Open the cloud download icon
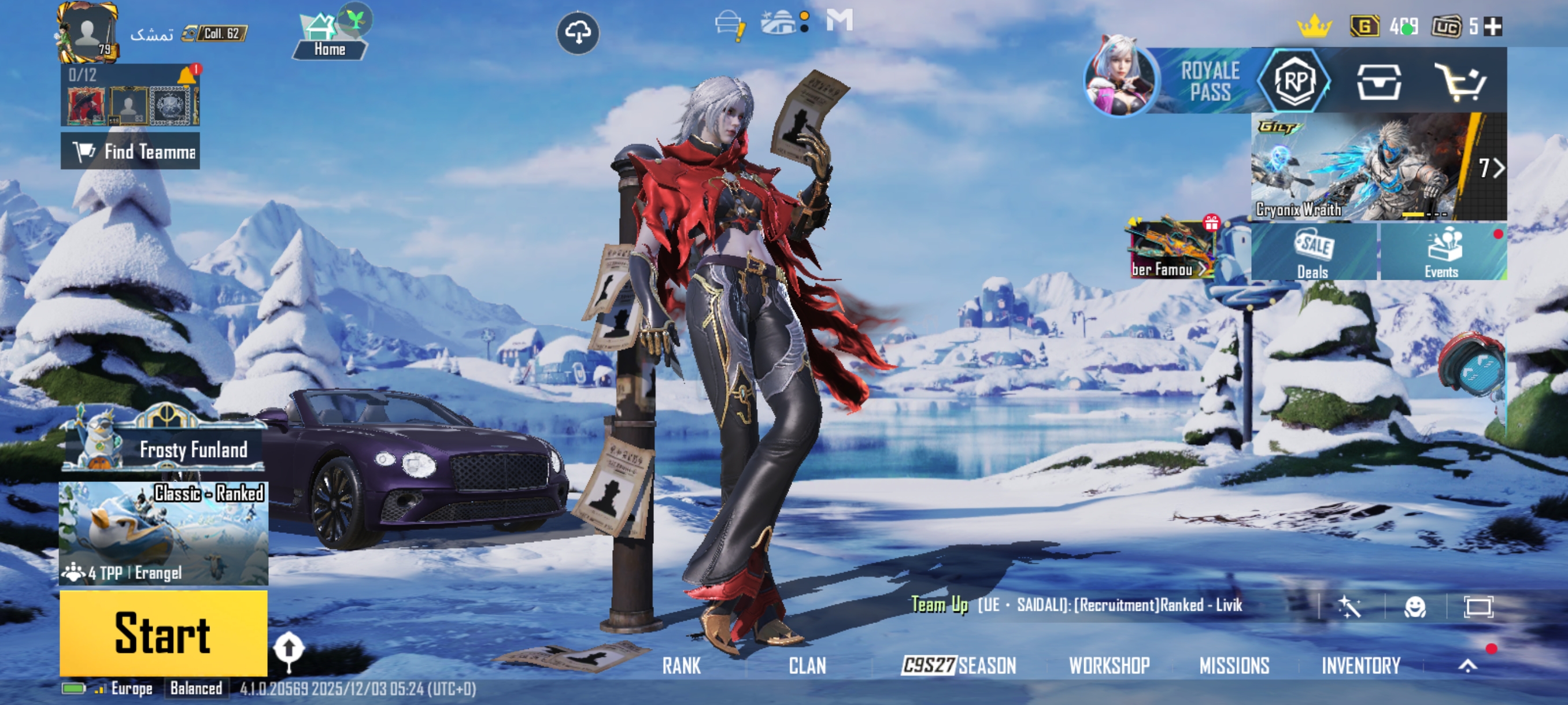1568x705 pixels. (x=578, y=32)
